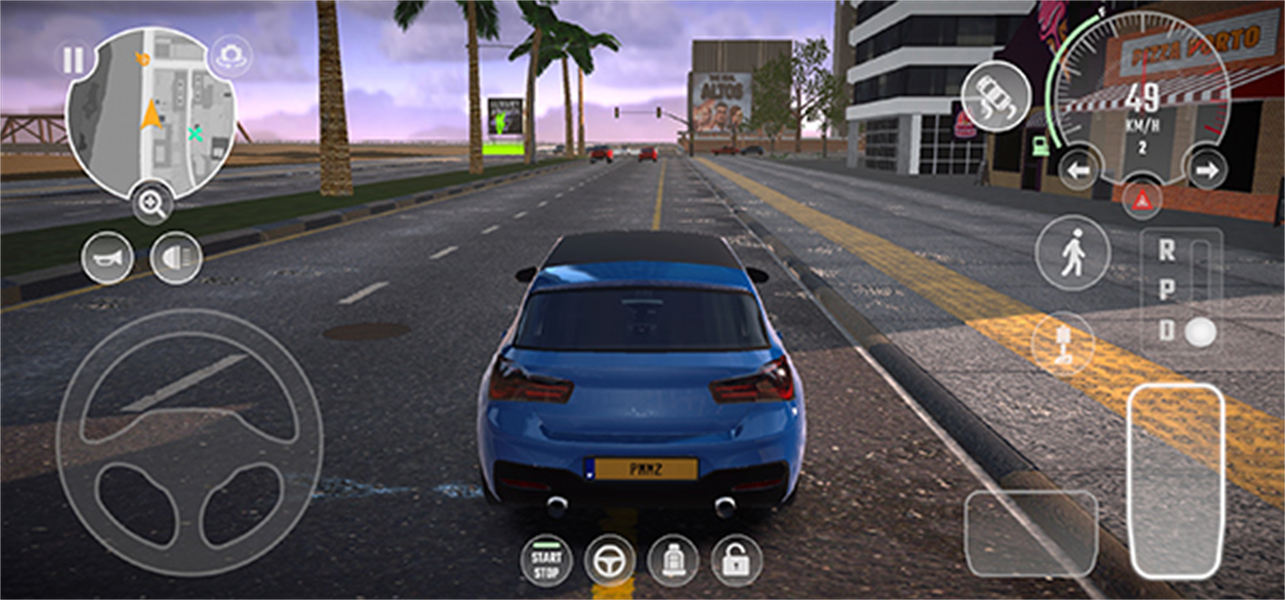This screenshot has width=1285, height=600.
Task: Tap the brake pedal
Action: point(1030,533)
